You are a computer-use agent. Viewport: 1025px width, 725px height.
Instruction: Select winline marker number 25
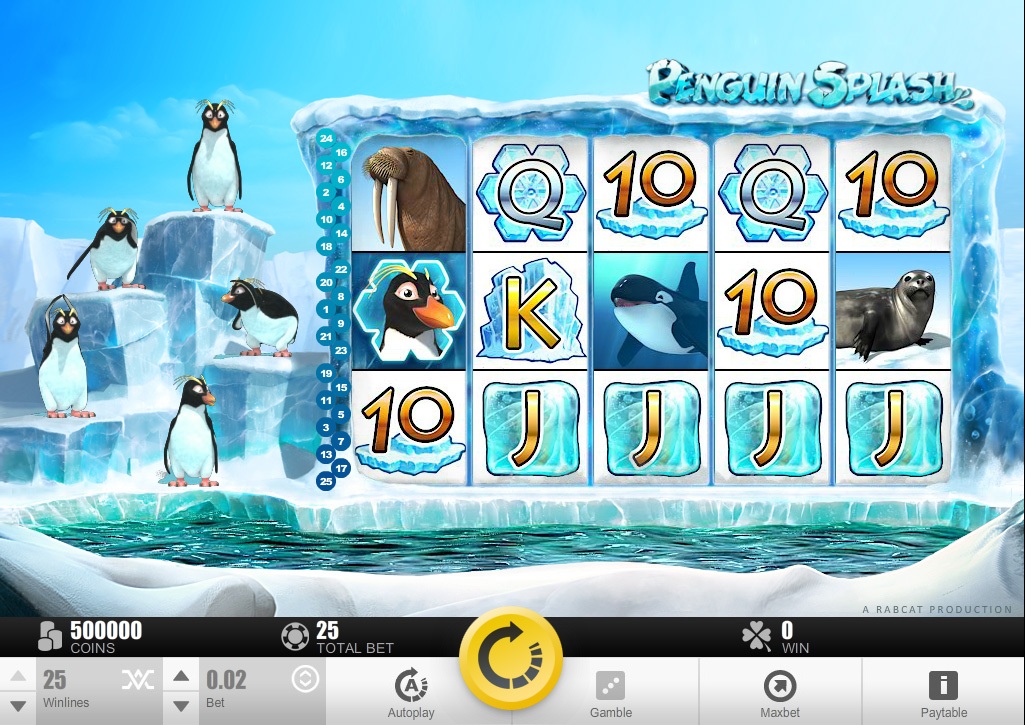326,481
